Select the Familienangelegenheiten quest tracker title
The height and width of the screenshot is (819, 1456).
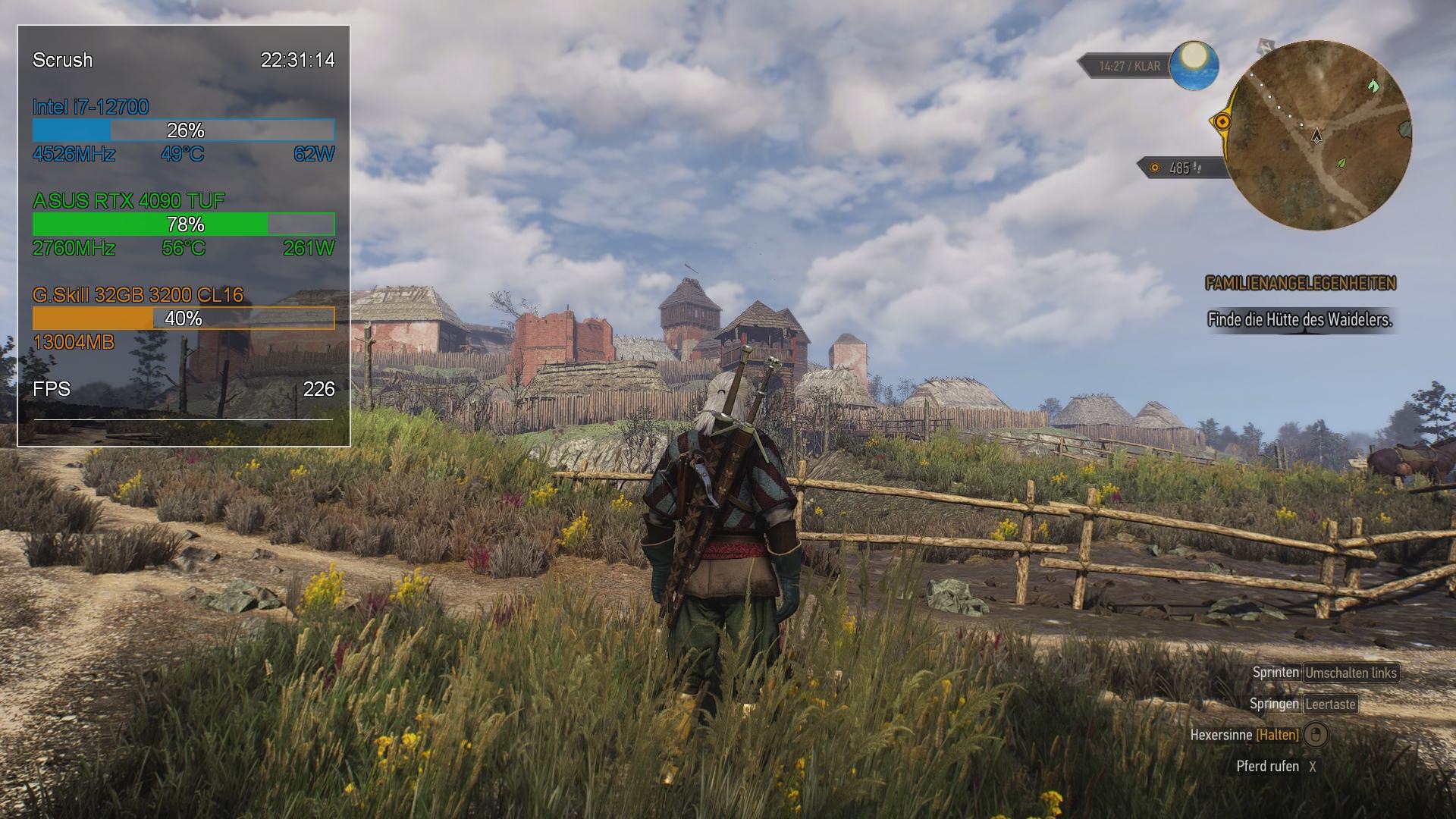point(1300,284)
